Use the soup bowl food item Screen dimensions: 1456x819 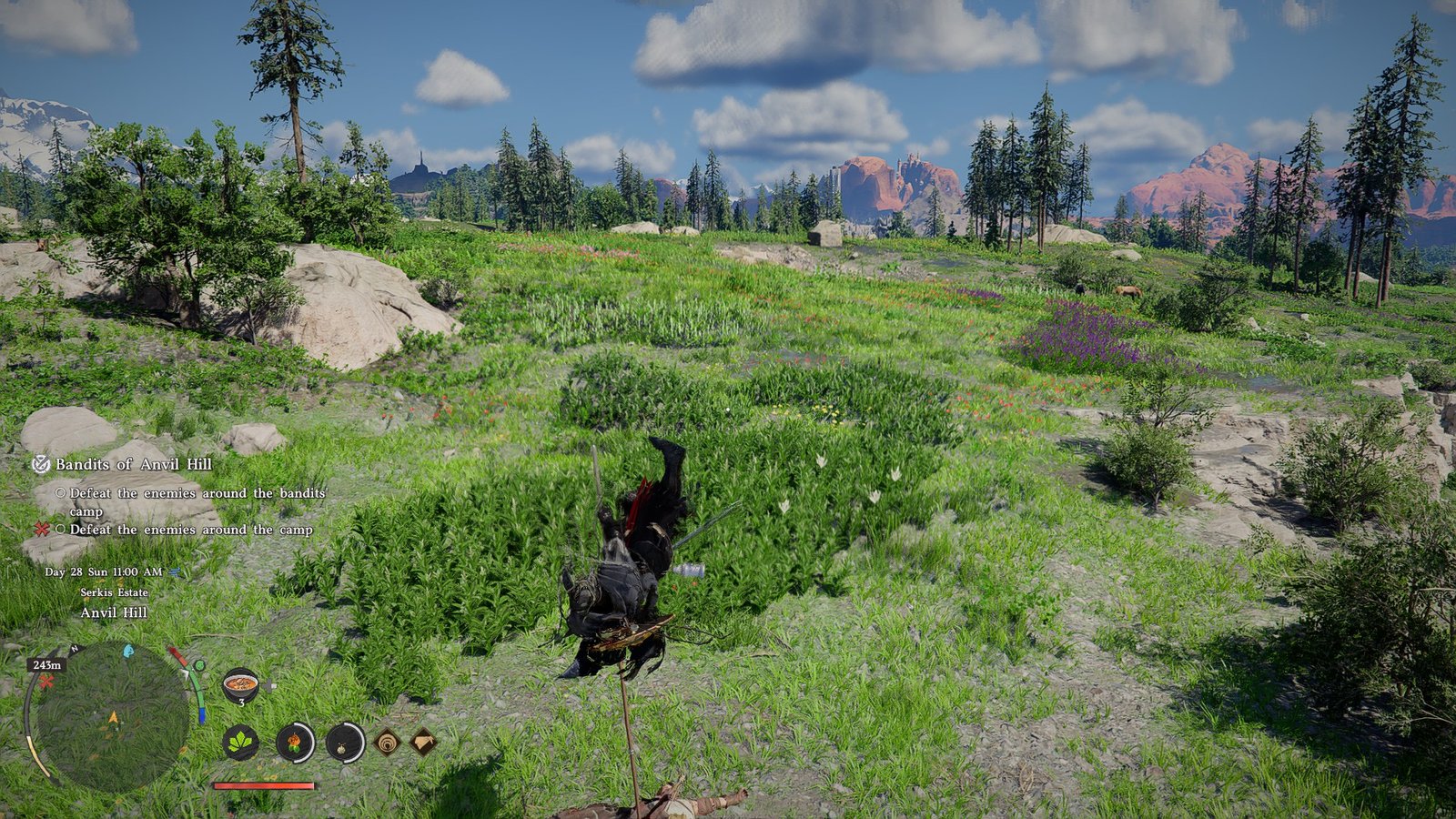pyautogui.click(x=241, y=684)
